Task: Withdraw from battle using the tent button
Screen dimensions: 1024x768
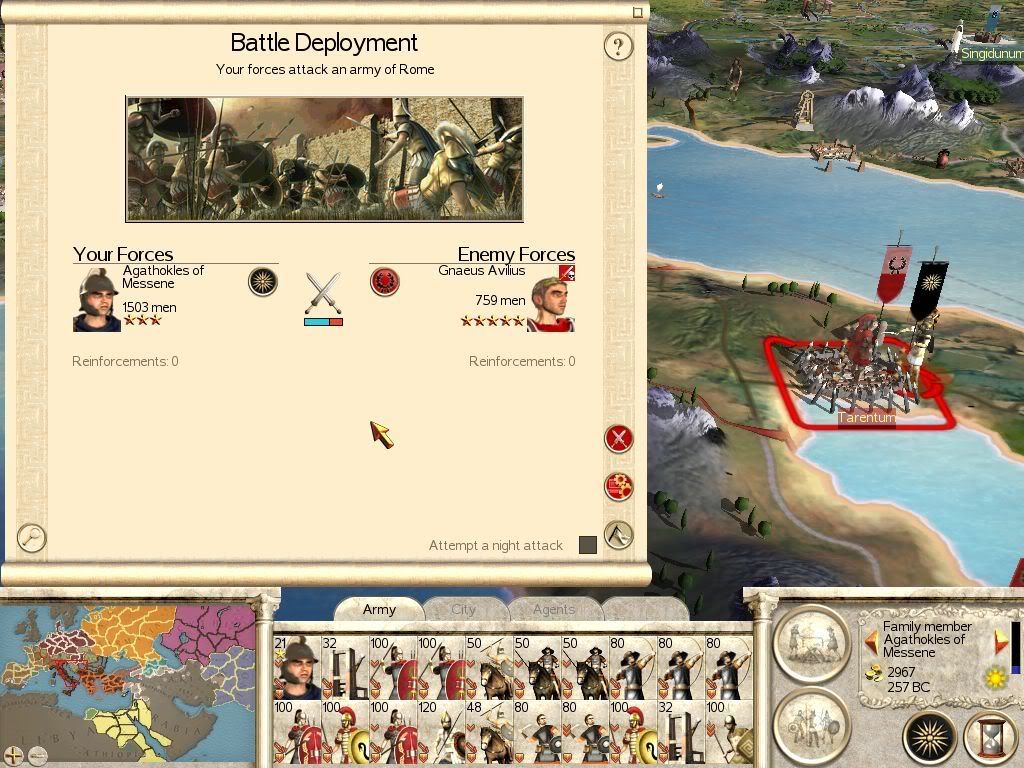Action: 619,535
